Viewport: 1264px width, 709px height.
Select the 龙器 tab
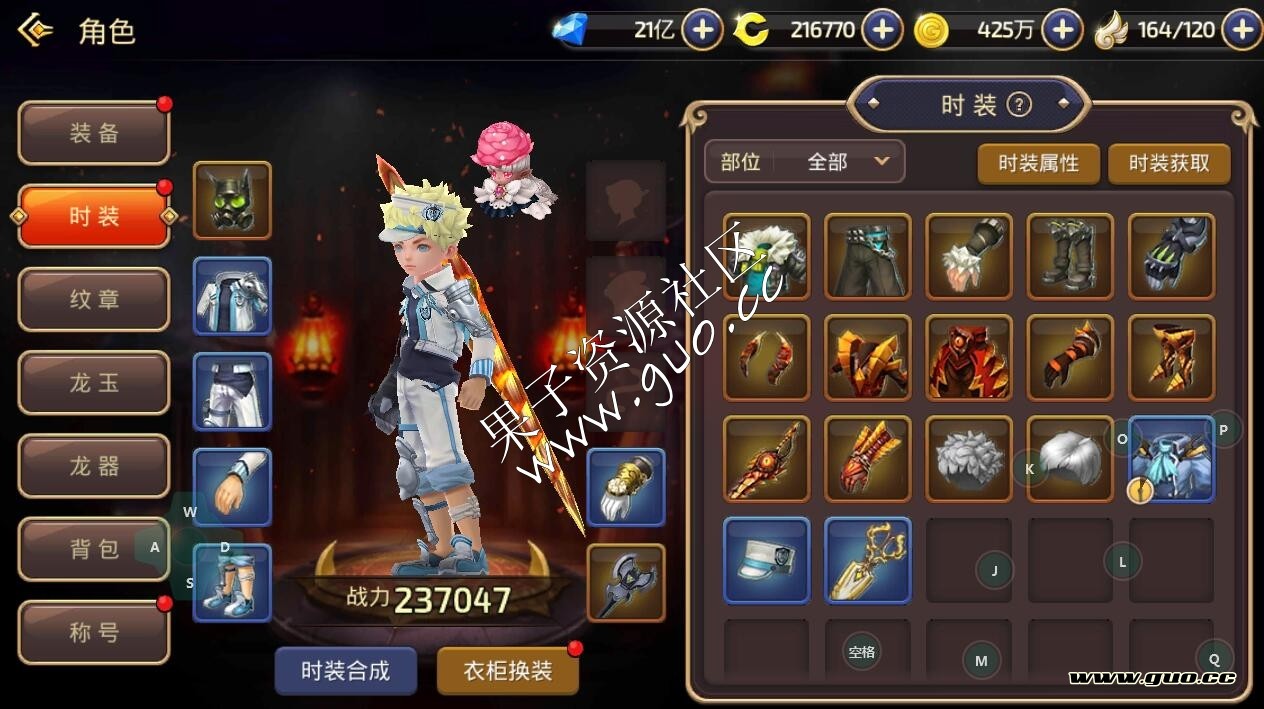point(94,466)
